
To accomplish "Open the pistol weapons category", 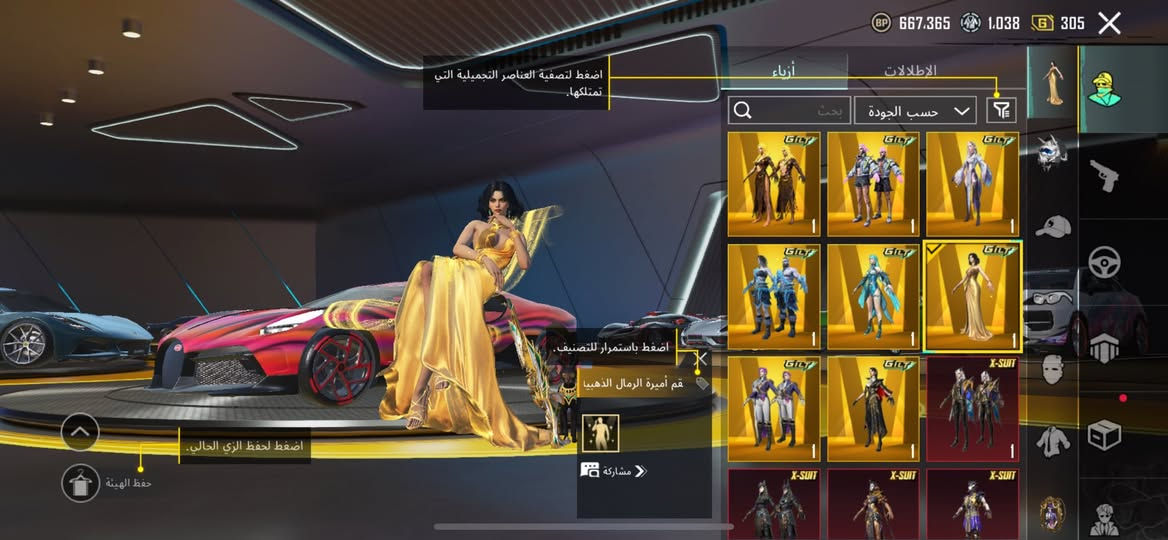I will point(1104,176).
